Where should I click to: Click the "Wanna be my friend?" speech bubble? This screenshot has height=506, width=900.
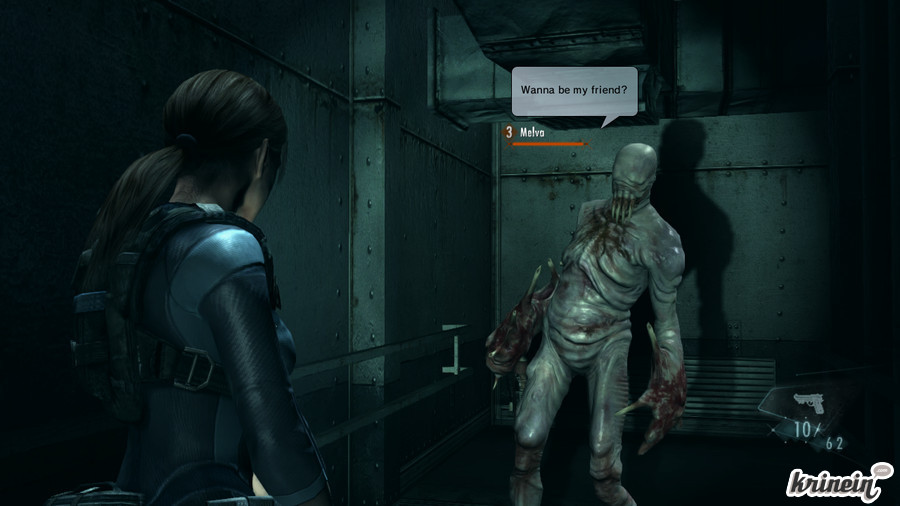coord(573,91)
